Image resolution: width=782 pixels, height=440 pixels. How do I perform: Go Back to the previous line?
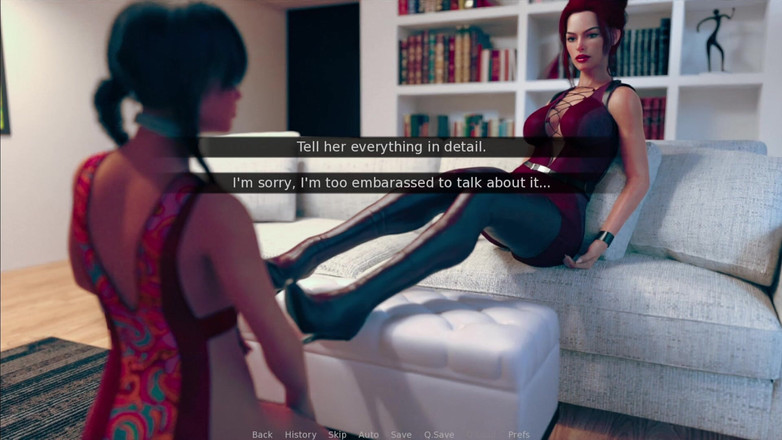pyautogui.click(x=262, y=434)
